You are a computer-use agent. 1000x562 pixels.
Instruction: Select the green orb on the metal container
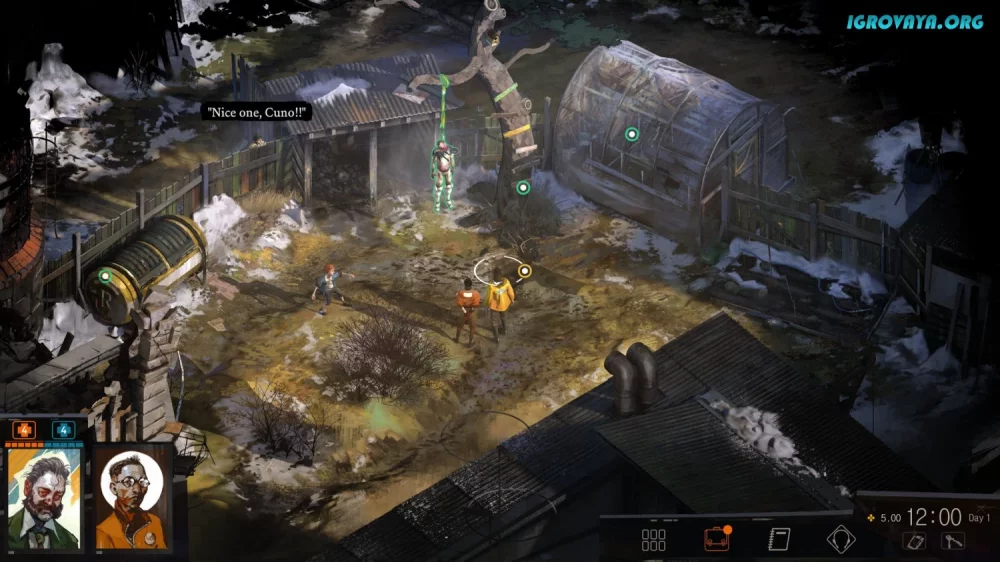pos(105,276)
